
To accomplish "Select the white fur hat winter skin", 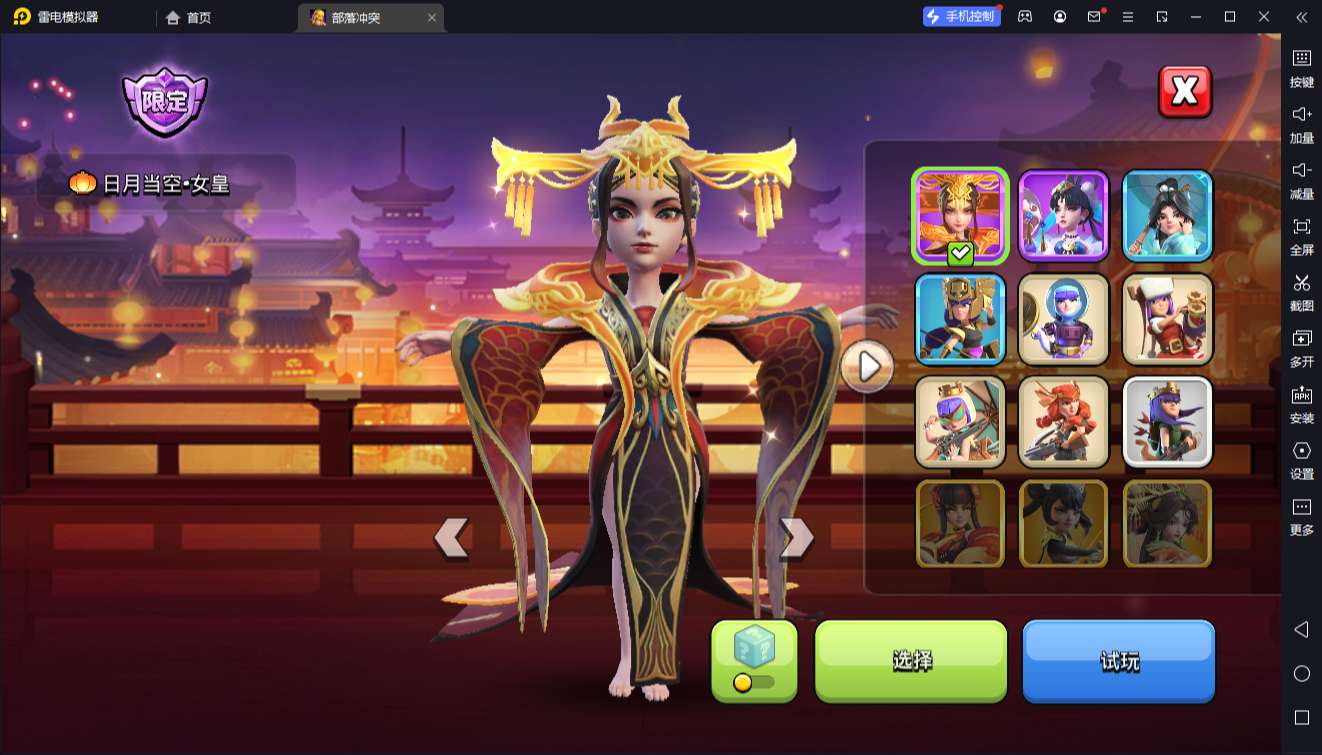I will click(1167, 319).
